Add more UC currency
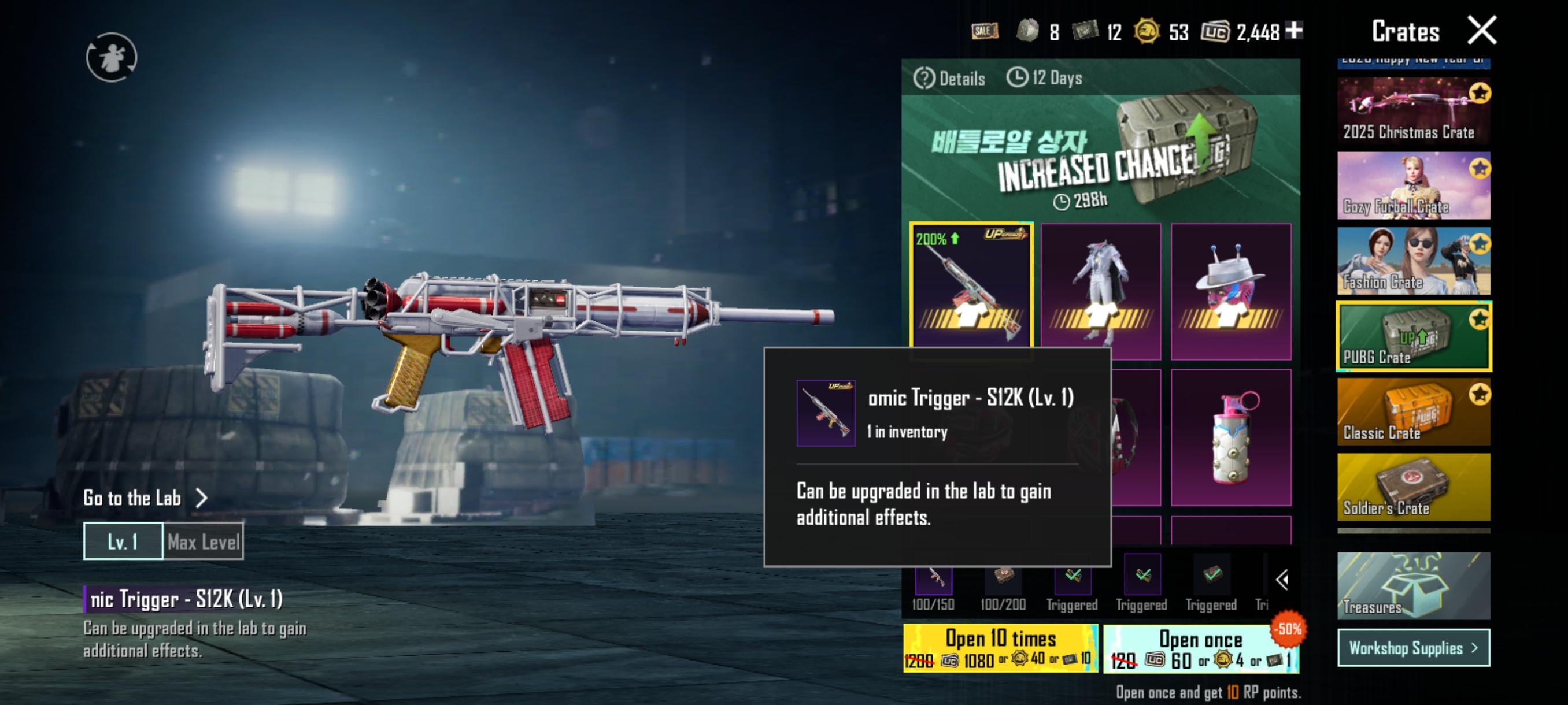 pyautogui.click(x=1295, y=30)
